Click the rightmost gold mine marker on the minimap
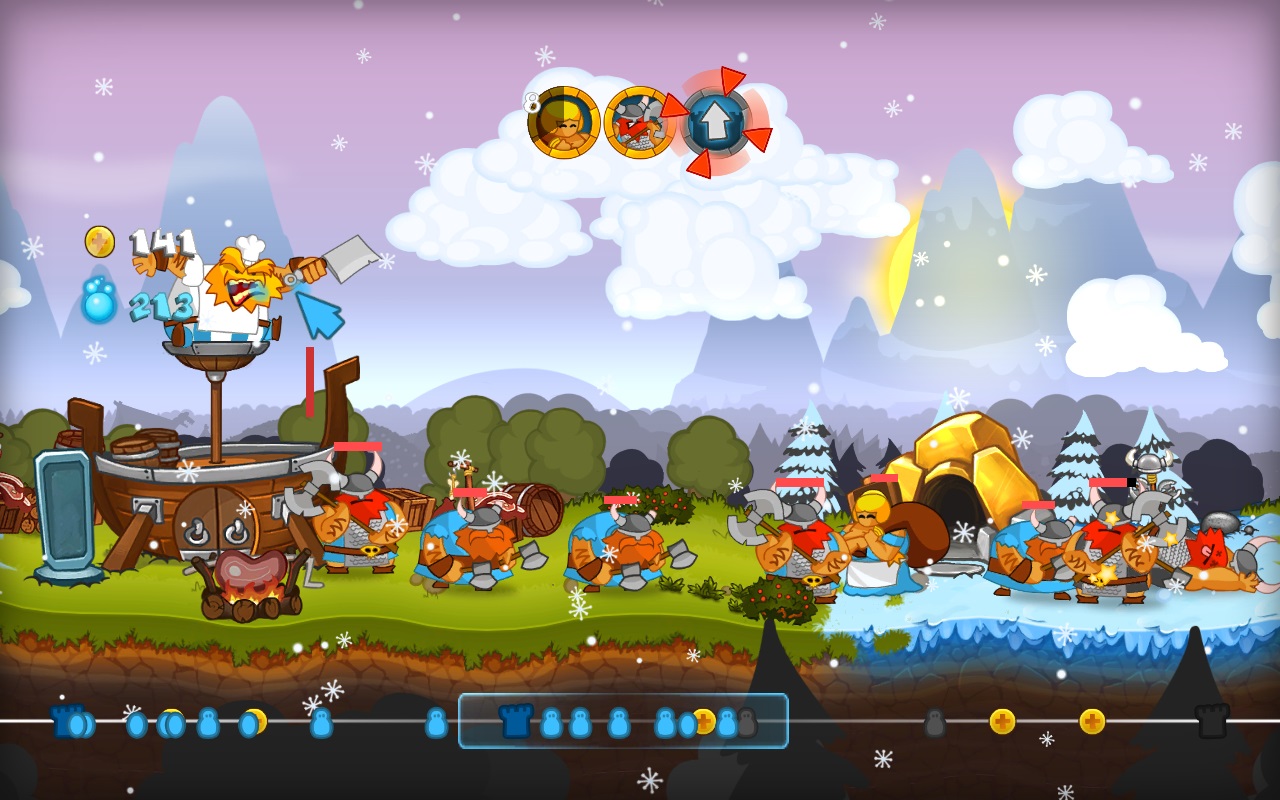This screenshot has height=800, width=1280. click(1092, 721)
